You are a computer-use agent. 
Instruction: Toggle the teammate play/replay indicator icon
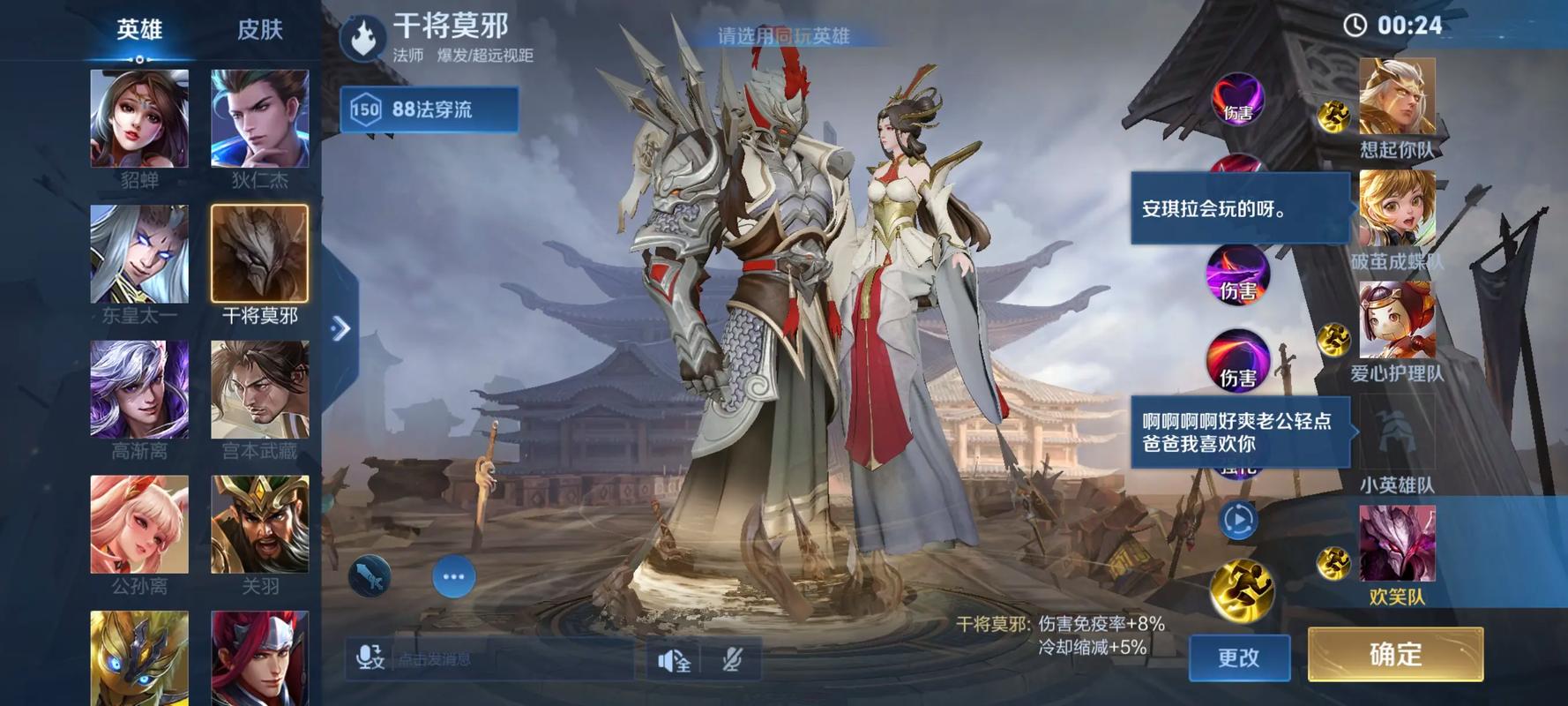(x=1237, y=521)
